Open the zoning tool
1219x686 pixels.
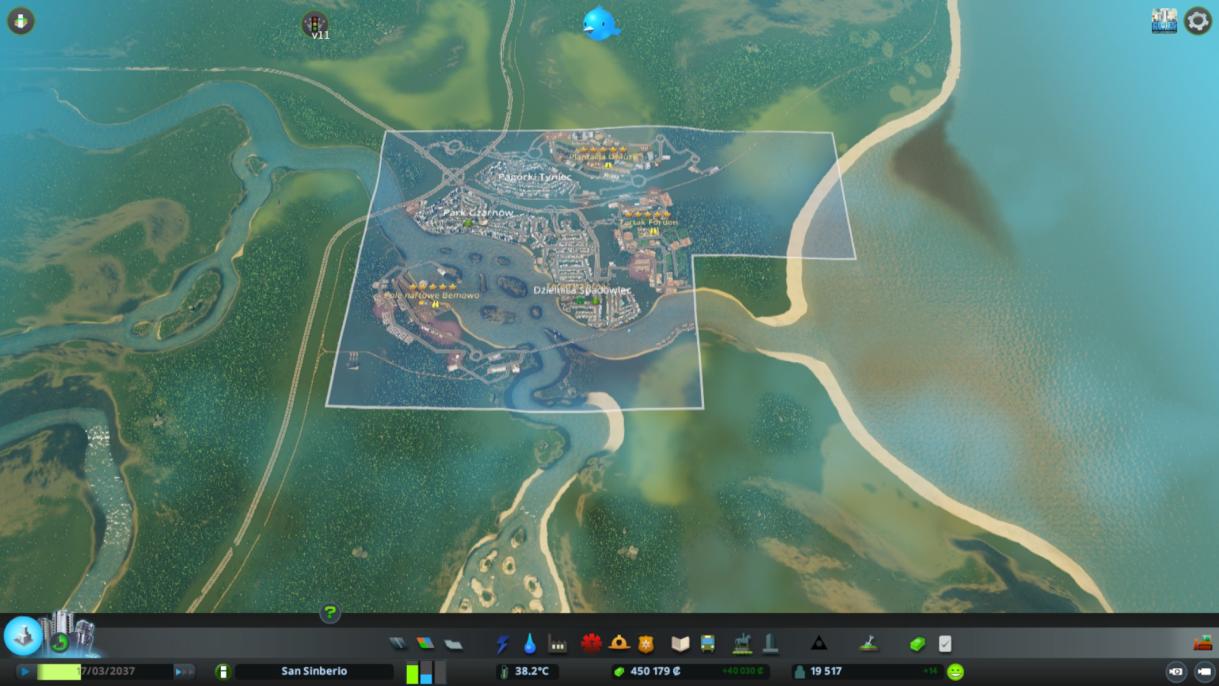pyautogui.click(x=425, y=643)
